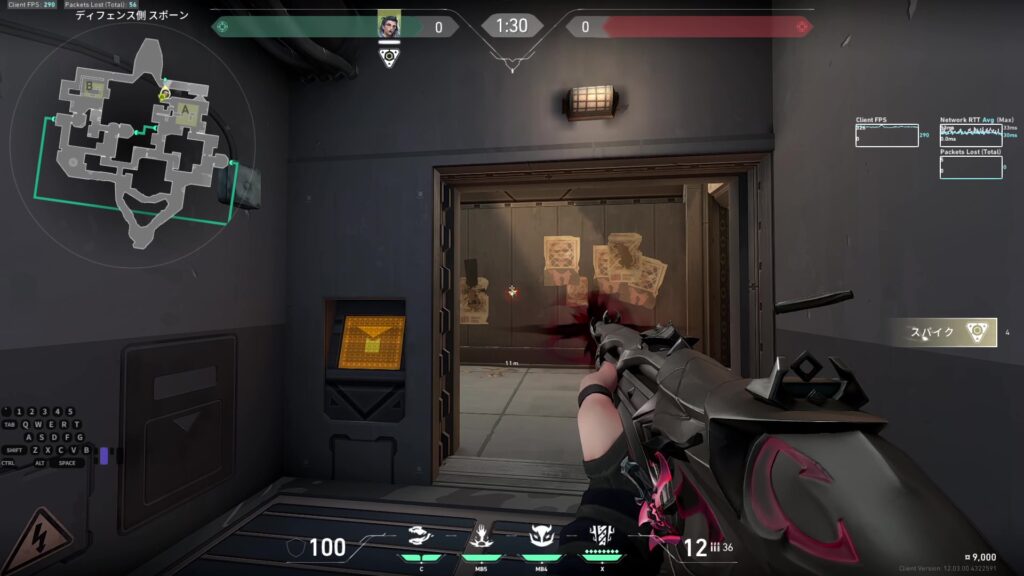
Task: Activate the MB4 ability with the horned-mask icon
Action: 541,538
